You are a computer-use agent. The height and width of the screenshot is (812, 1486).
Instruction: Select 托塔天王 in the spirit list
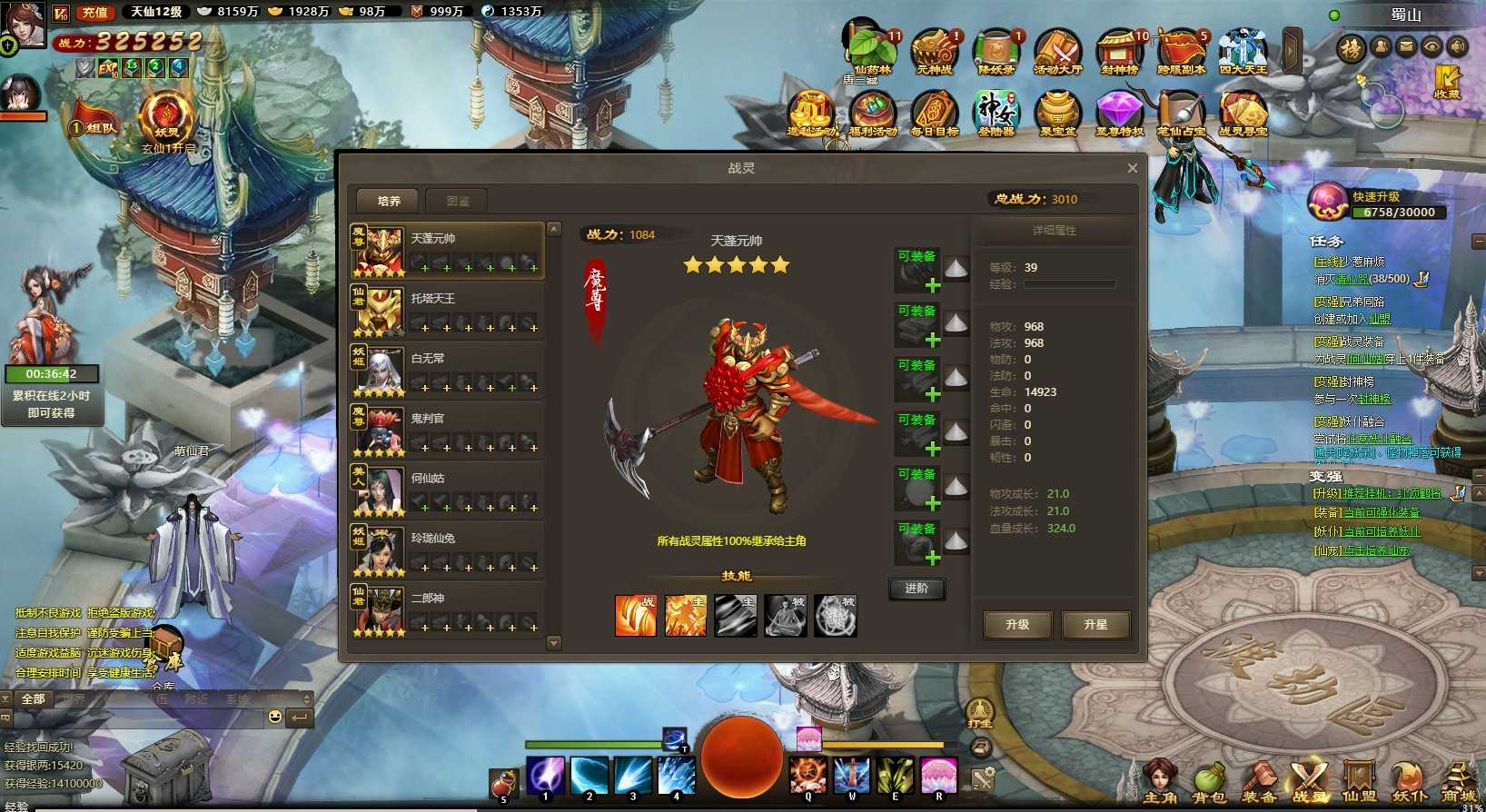(447, 309)
